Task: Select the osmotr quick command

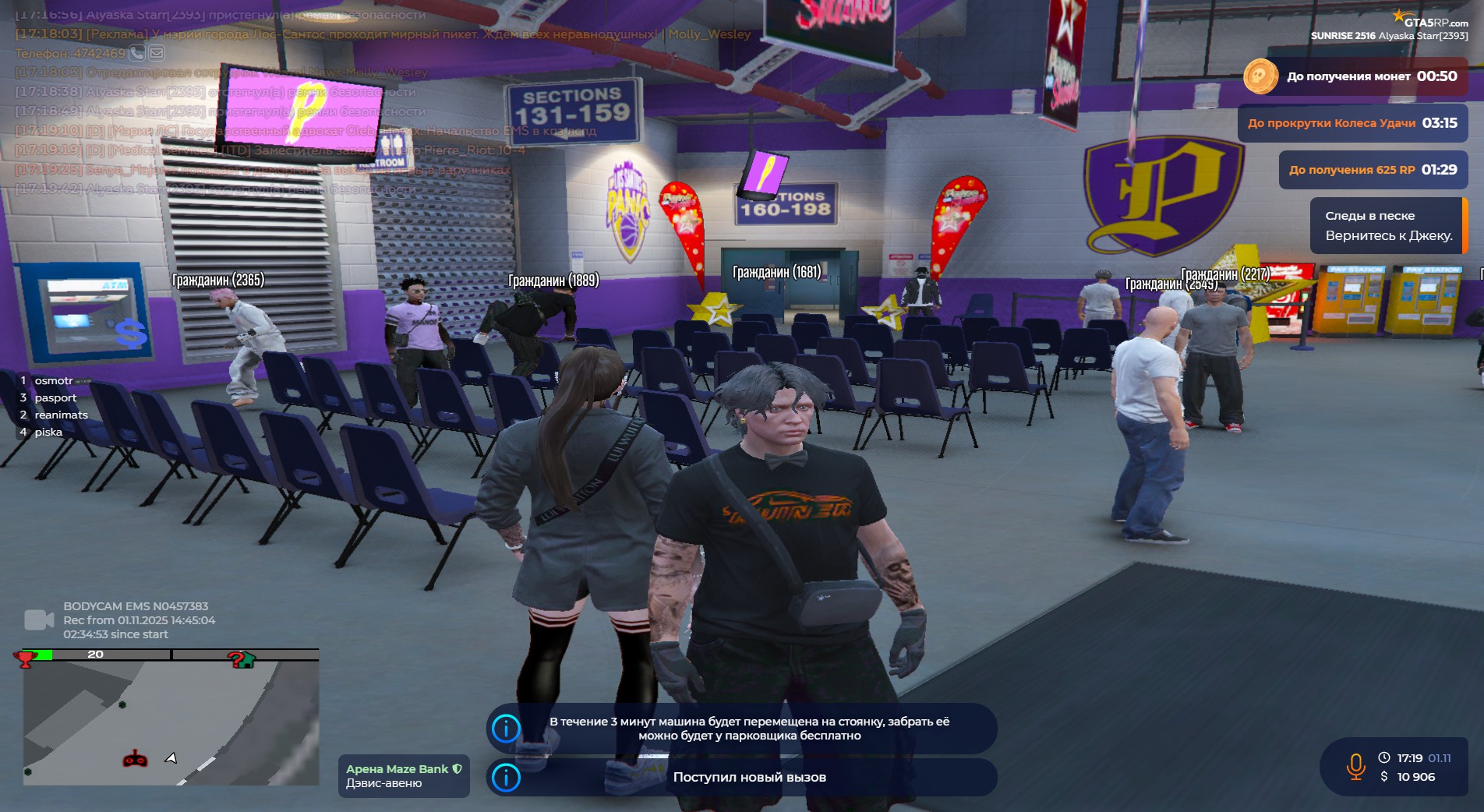Action: pyautogui.click(x=53, y=380)
